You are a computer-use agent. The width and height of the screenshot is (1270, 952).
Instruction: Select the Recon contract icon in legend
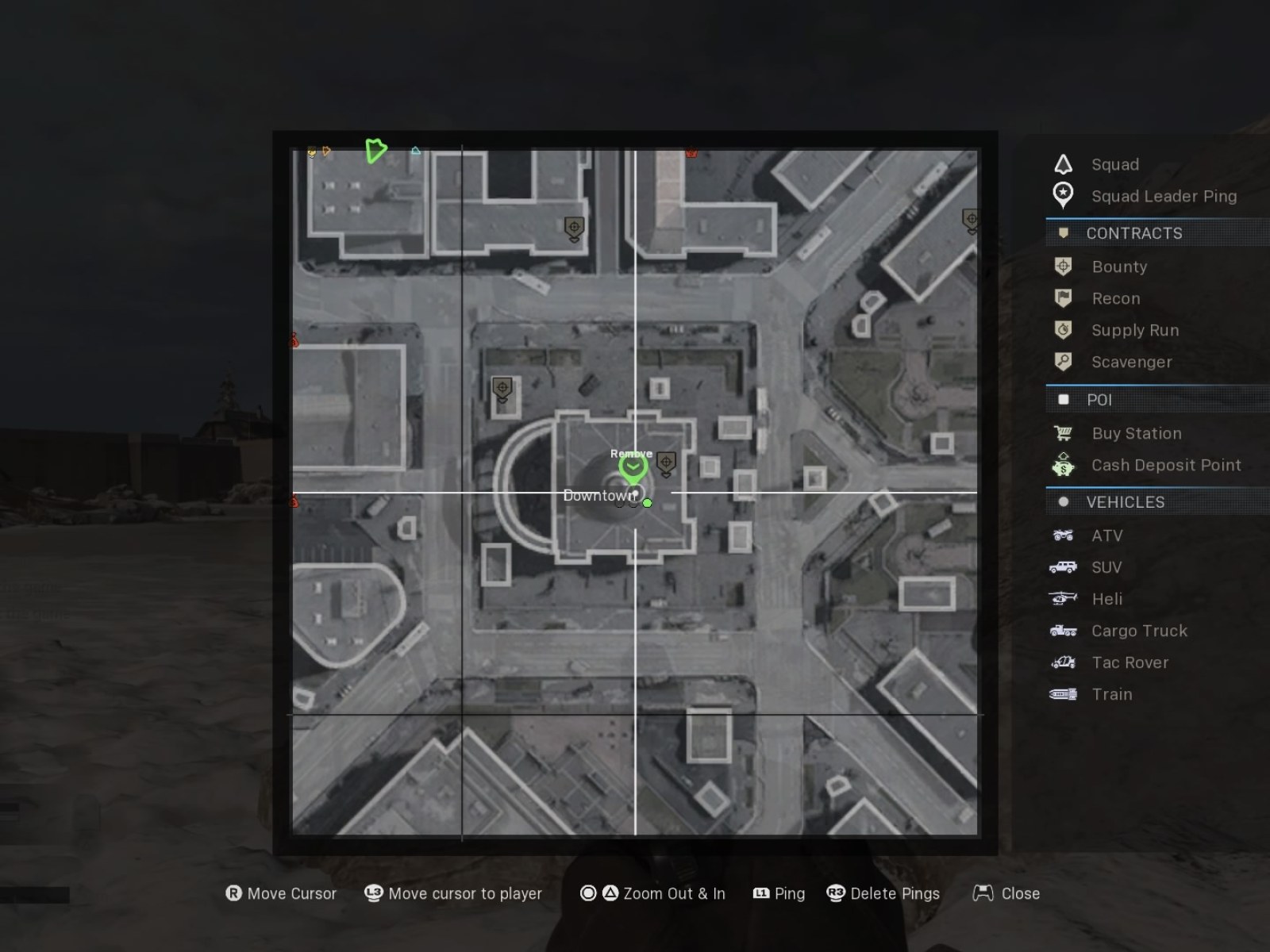1063,298
